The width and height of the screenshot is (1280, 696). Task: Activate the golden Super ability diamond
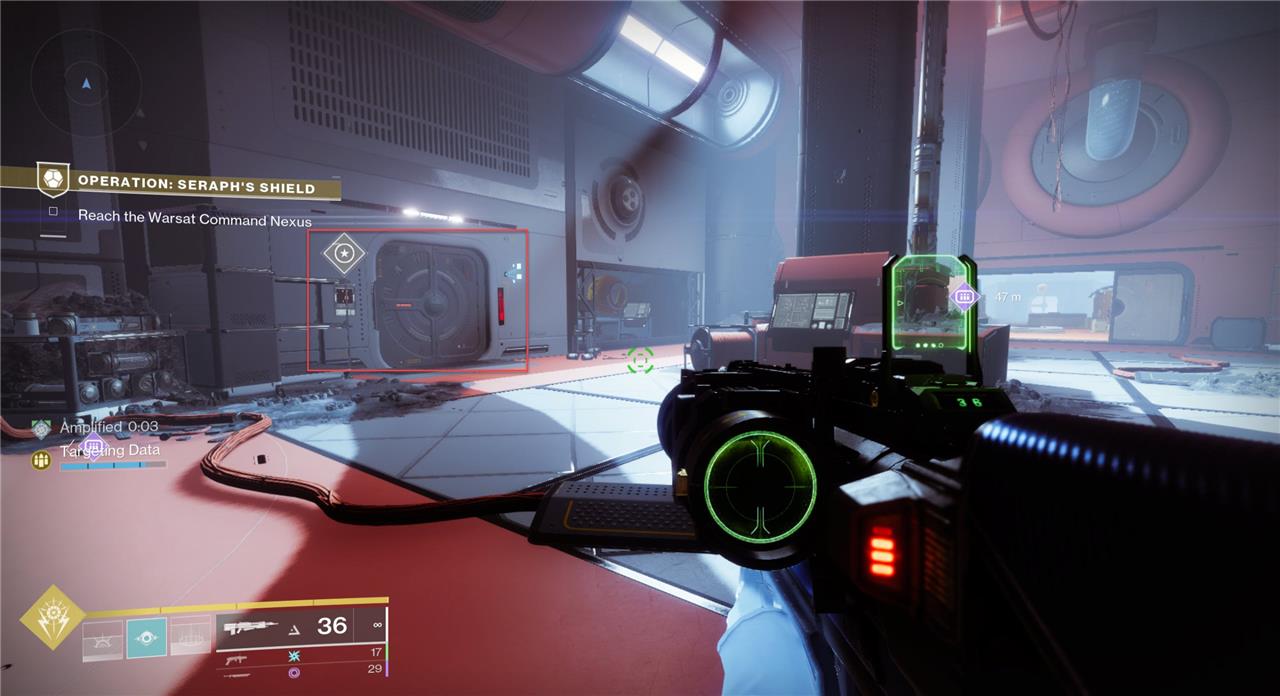52,618
